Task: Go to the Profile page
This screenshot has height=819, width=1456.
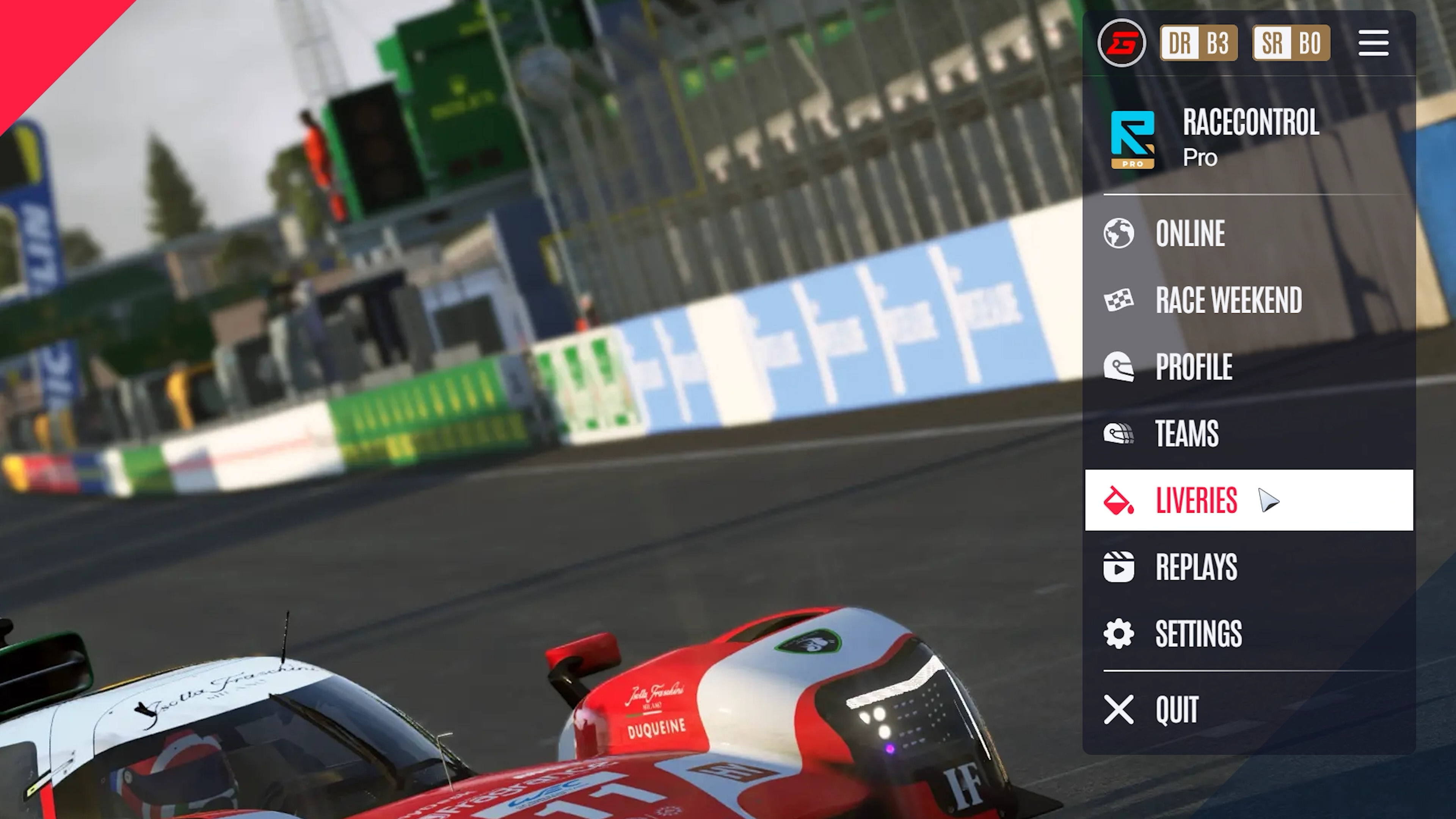Action: [x=1193, y=367]
